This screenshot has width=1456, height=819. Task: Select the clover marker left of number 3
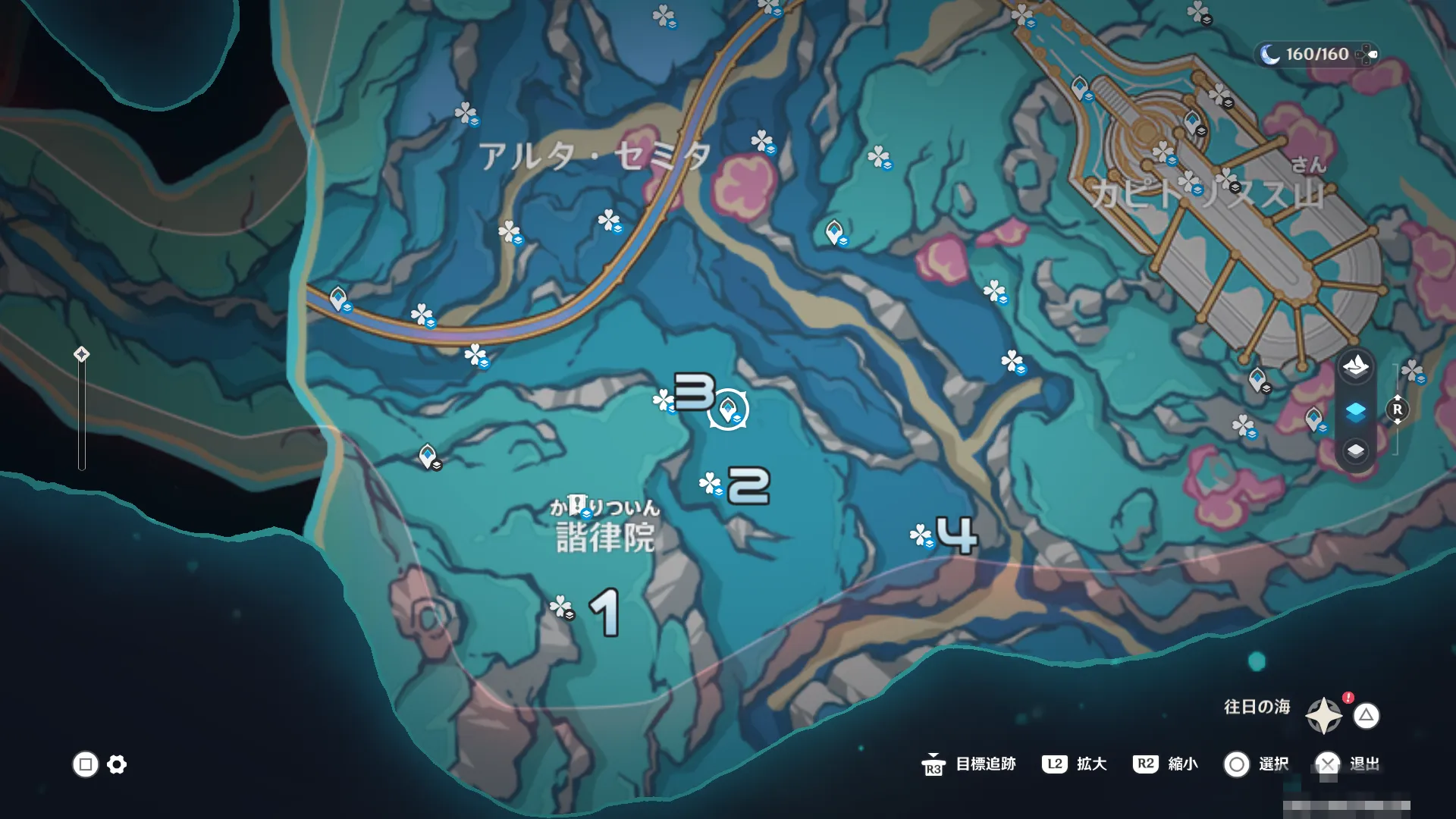(x=664, y=400)
